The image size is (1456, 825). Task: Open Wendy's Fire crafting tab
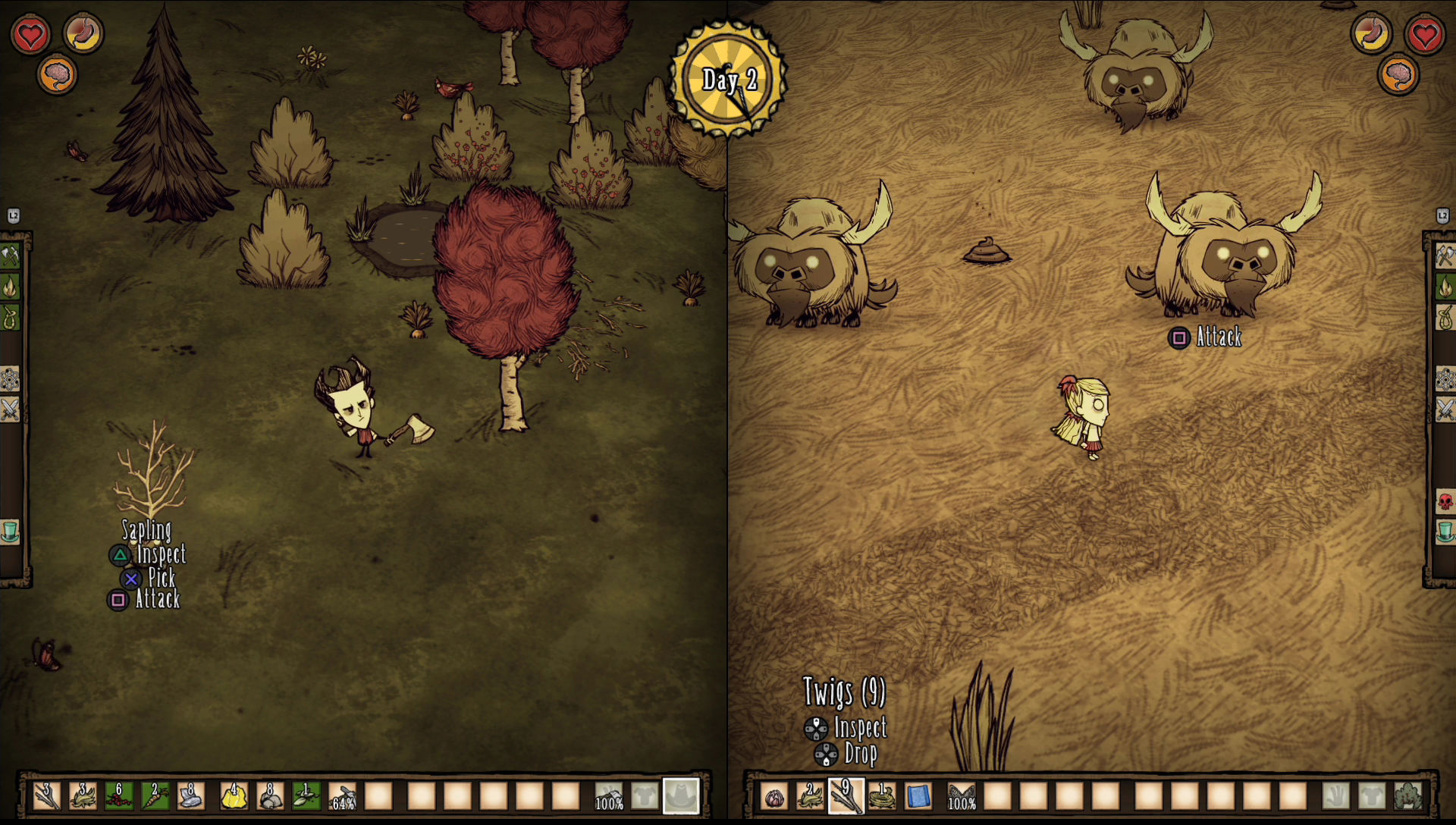(1445, 287)
